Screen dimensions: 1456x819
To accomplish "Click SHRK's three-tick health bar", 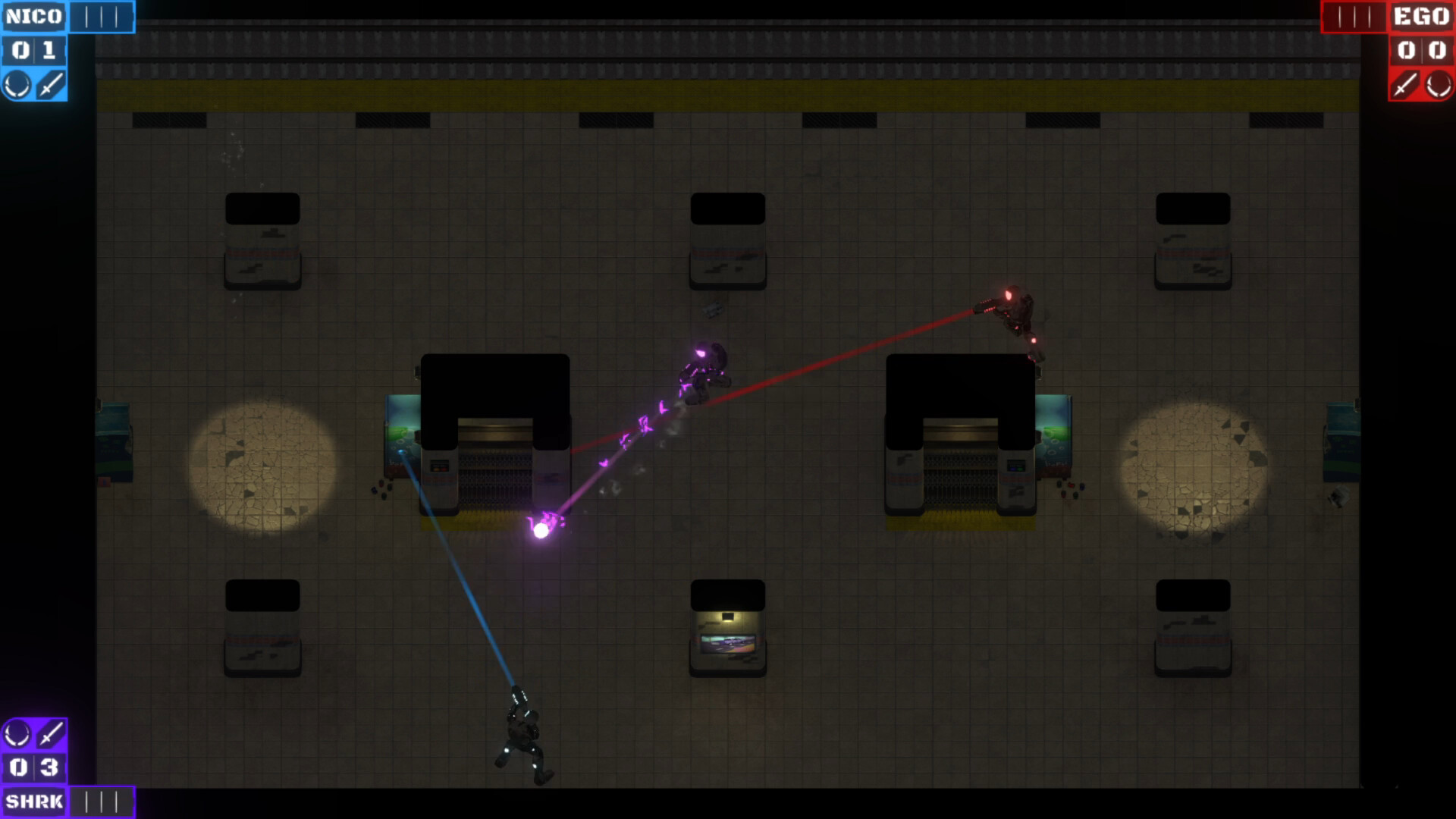I will [101, 801].
